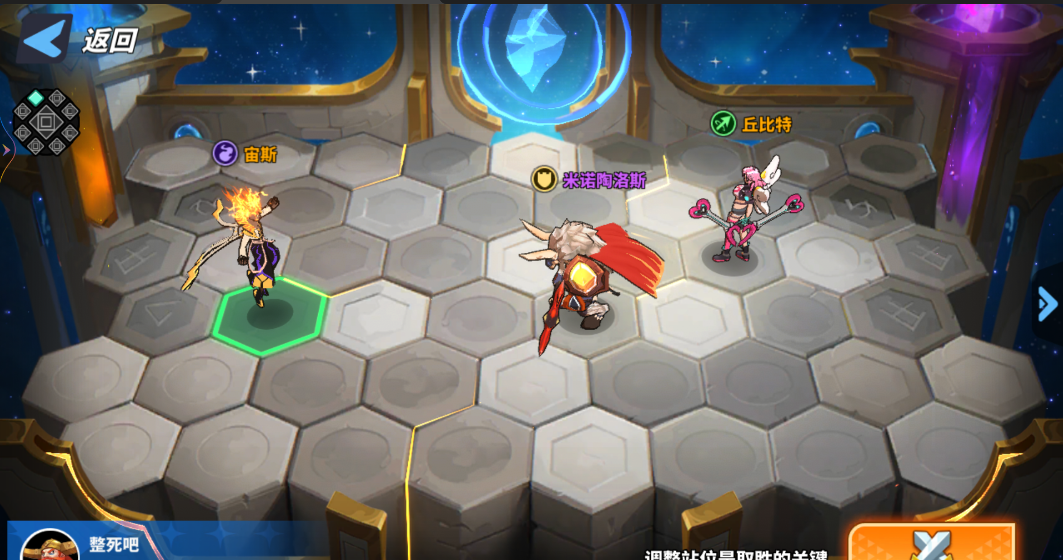The image size is (1063, 560).
Task: Click the blue right arrow at screen edge
Action: [x=1047, y=303]
